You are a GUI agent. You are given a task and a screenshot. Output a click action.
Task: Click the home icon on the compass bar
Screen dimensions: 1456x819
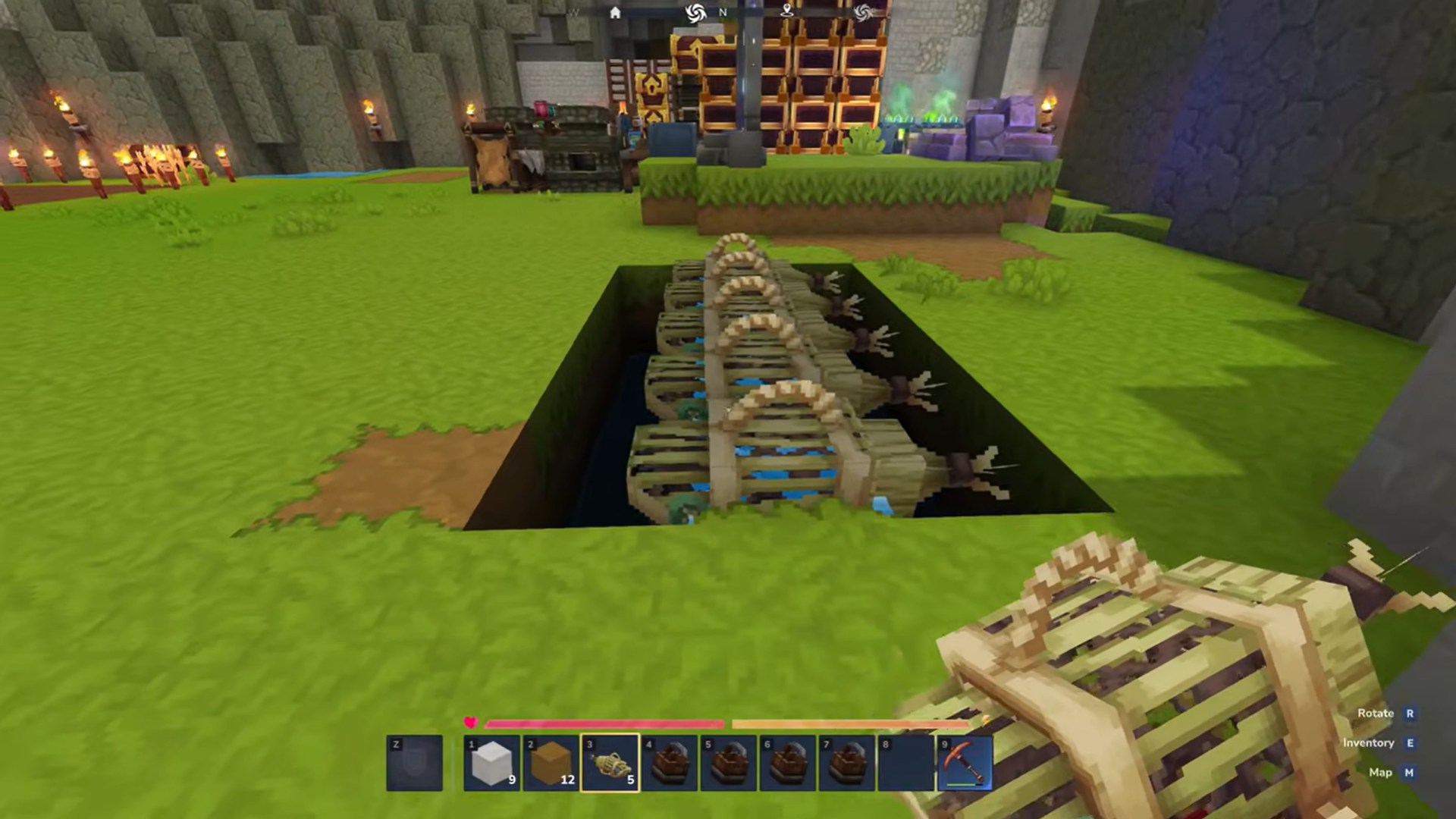[616, 13]
